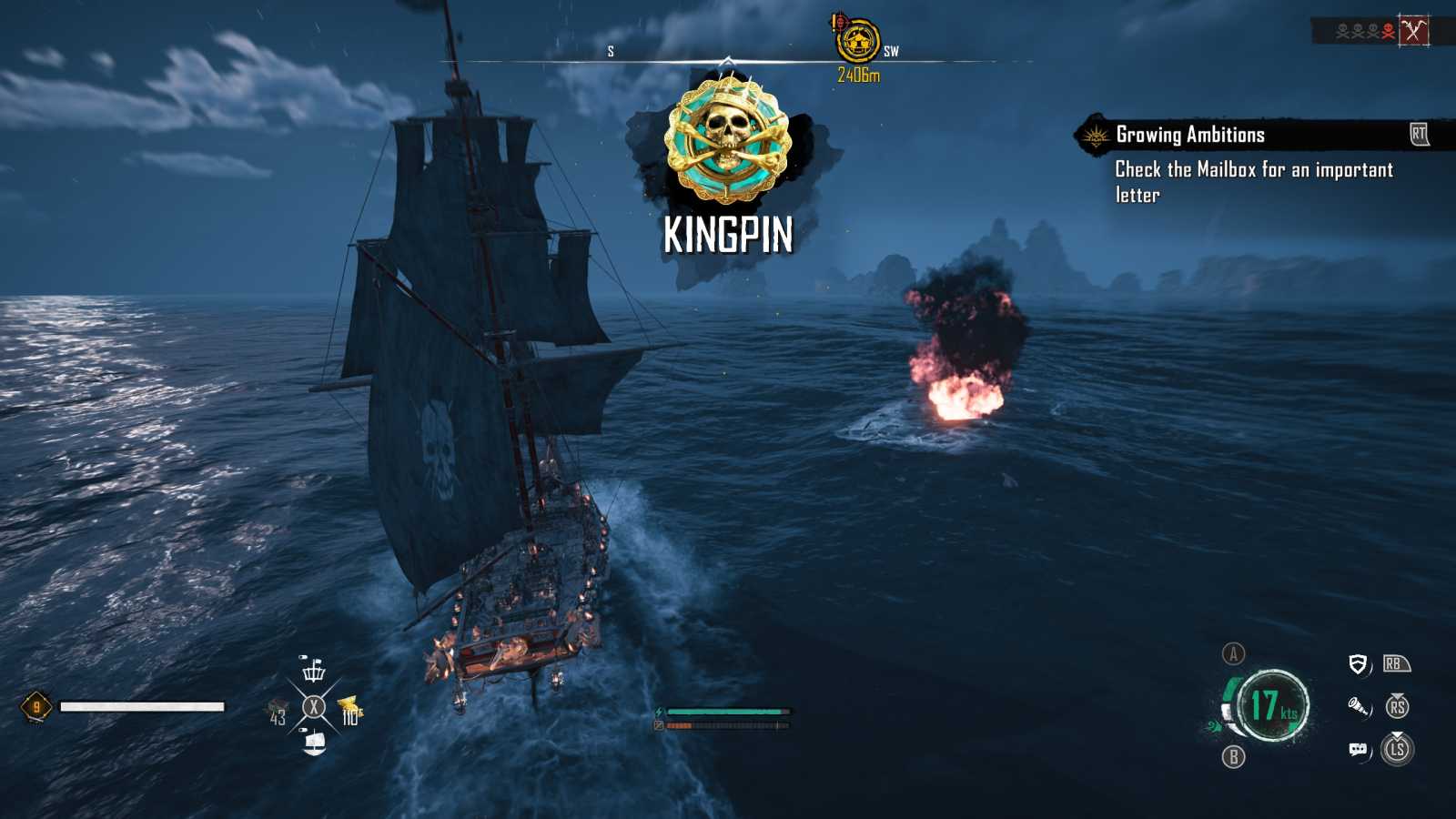Select the crow's nest icon on the quick wheel
The height and width of the screenshot is (819, 1456).
[313, 671]
